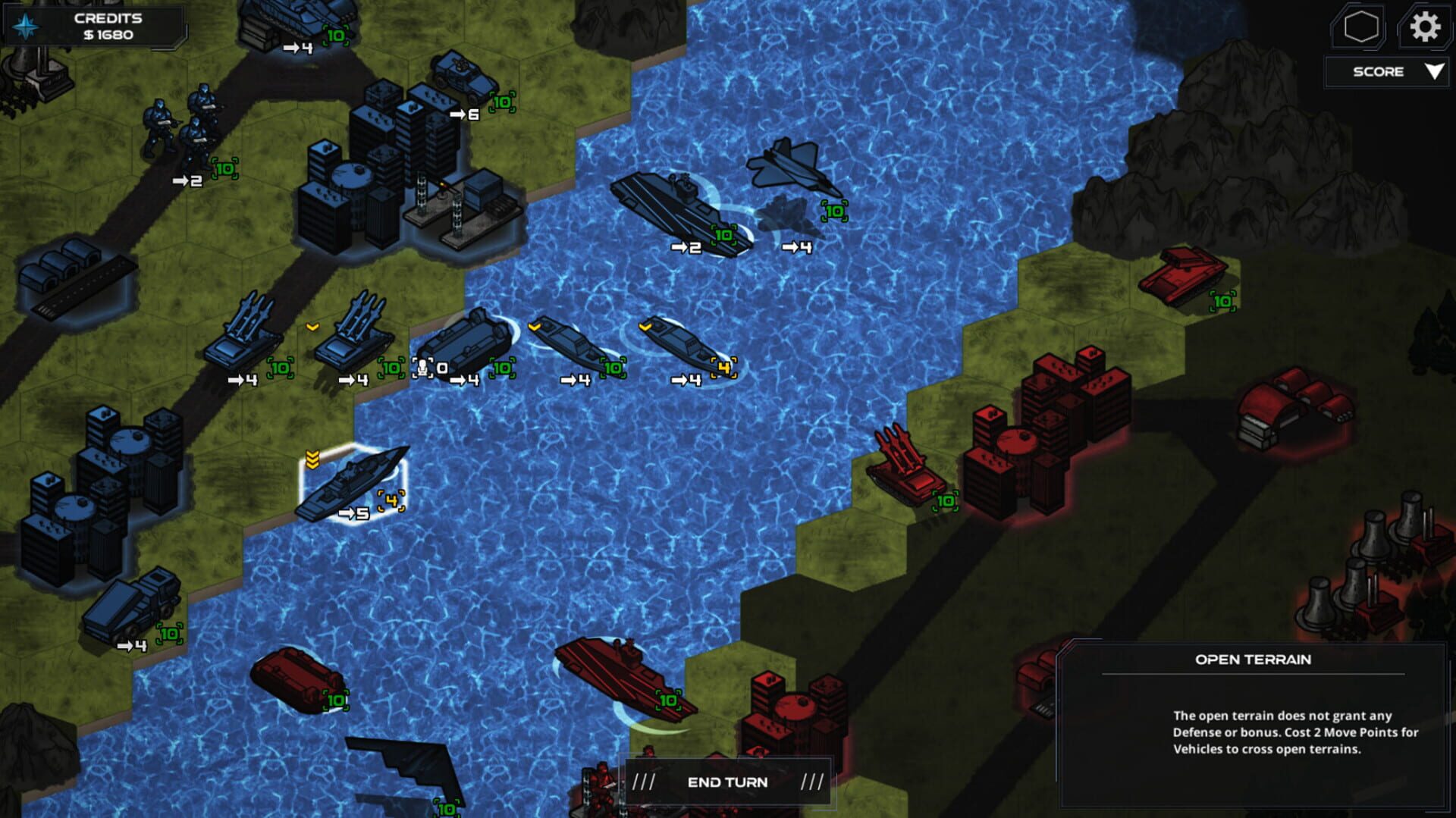Click the yellow capacity badge on the selected destroyer
The image size is (1456, 818).
[391, 500]
